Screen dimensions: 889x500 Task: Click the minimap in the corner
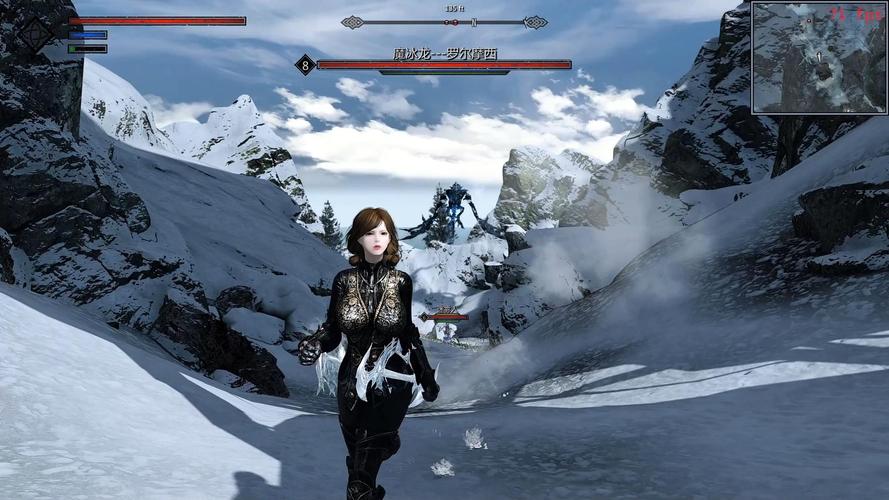(819, 57)
